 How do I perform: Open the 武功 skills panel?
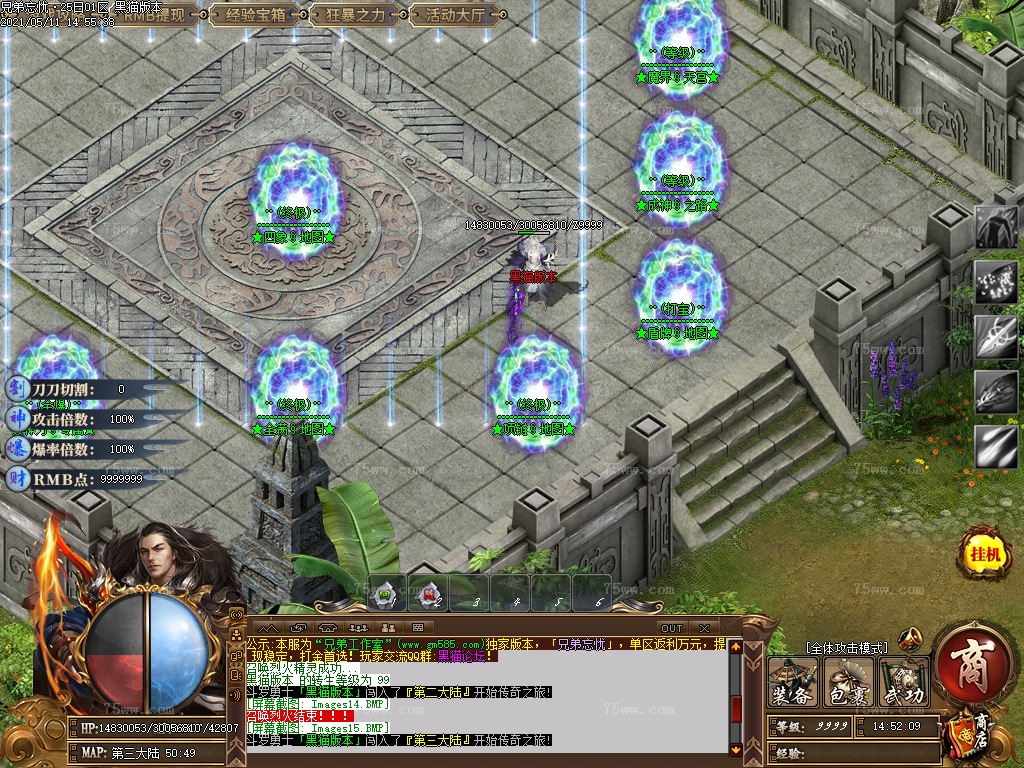click(904, 683)
